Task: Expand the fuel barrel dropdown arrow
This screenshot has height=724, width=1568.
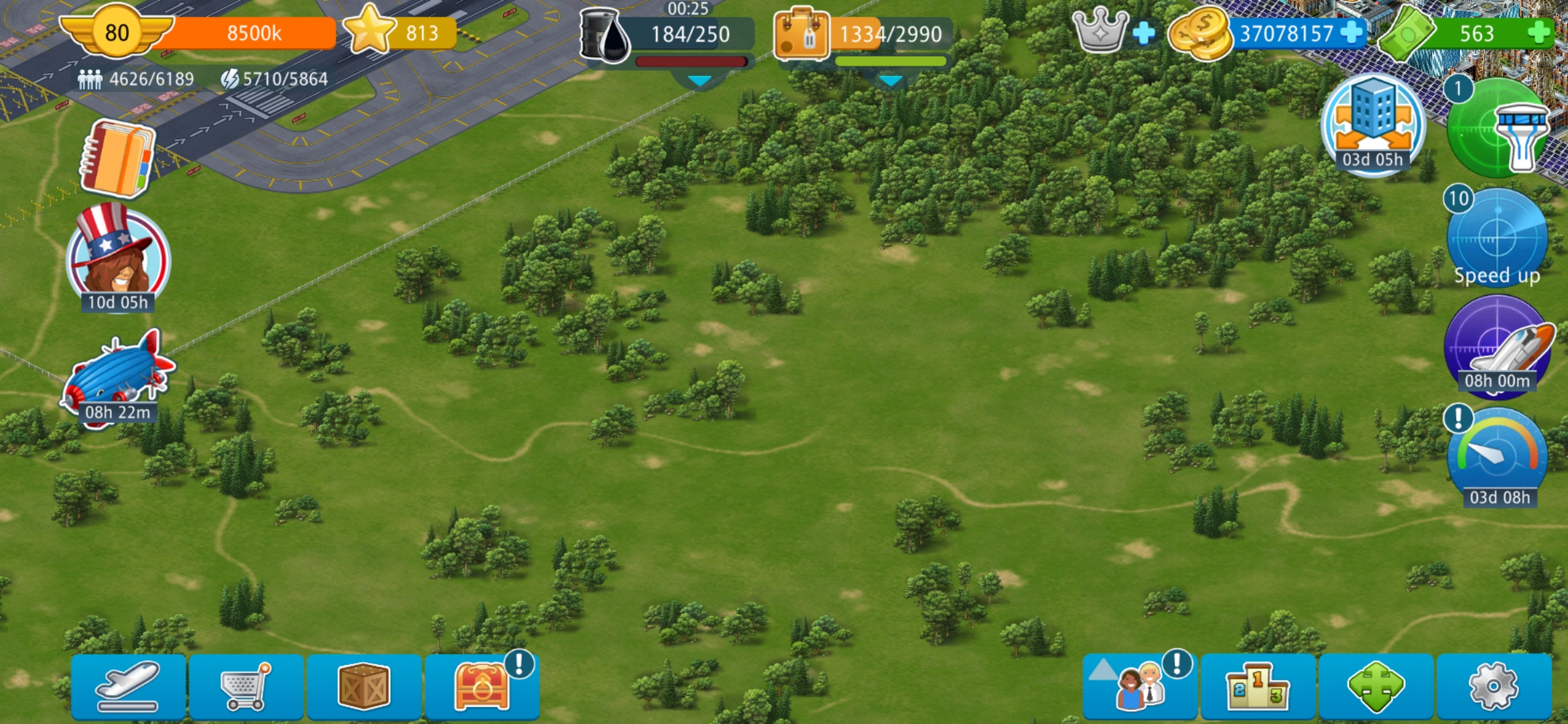Action: (x=700, y=81)
